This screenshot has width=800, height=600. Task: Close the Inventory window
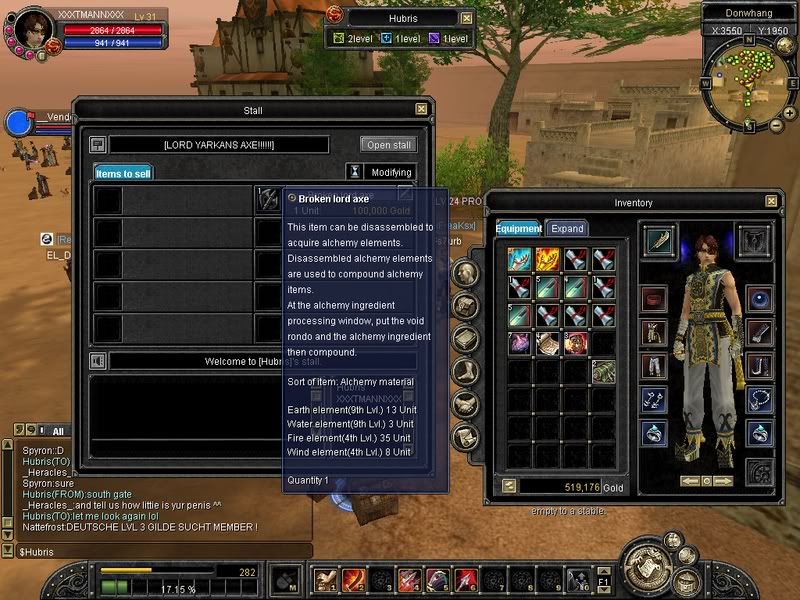[771, 202]
